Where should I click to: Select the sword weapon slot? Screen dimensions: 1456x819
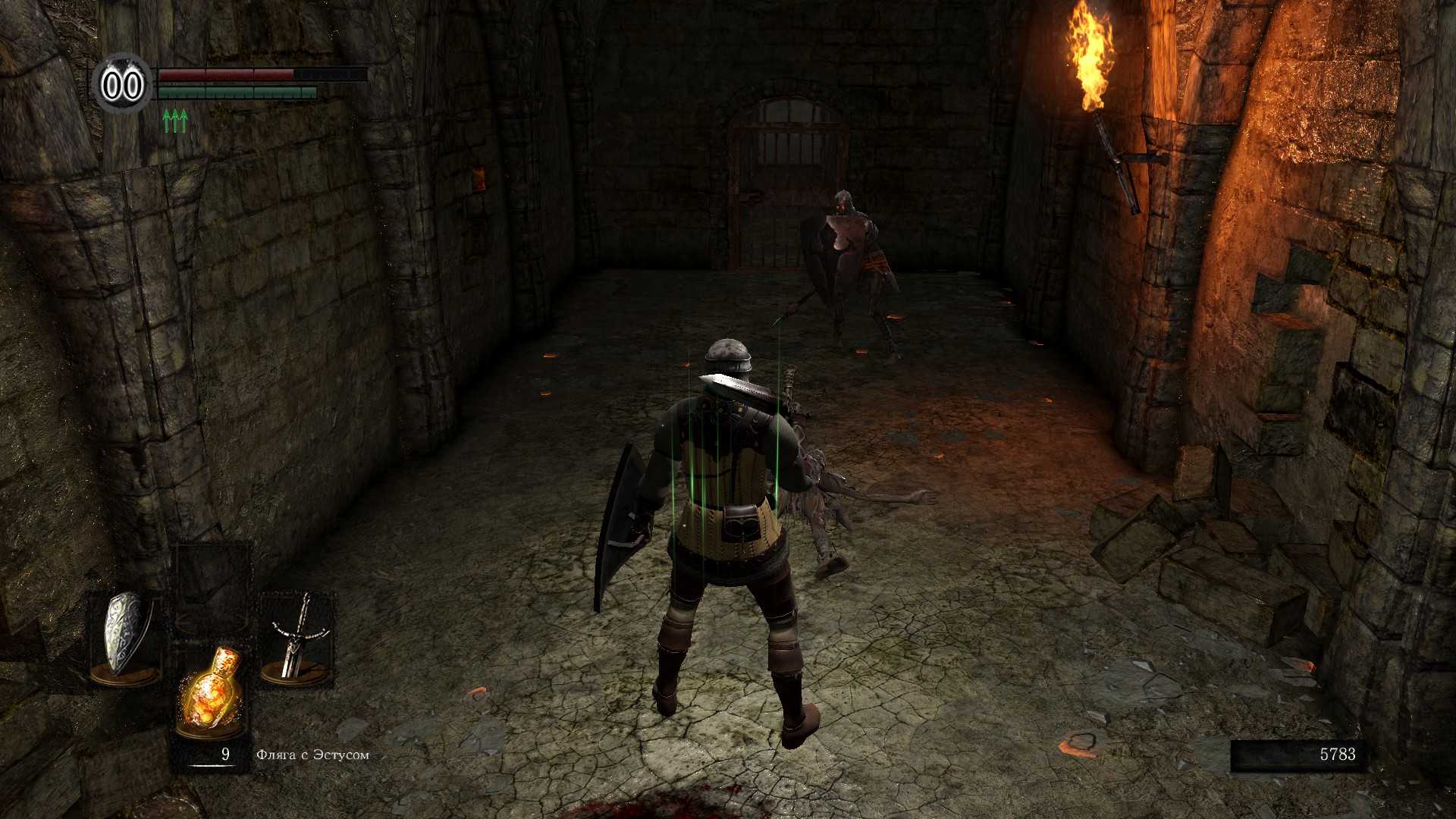297,637
